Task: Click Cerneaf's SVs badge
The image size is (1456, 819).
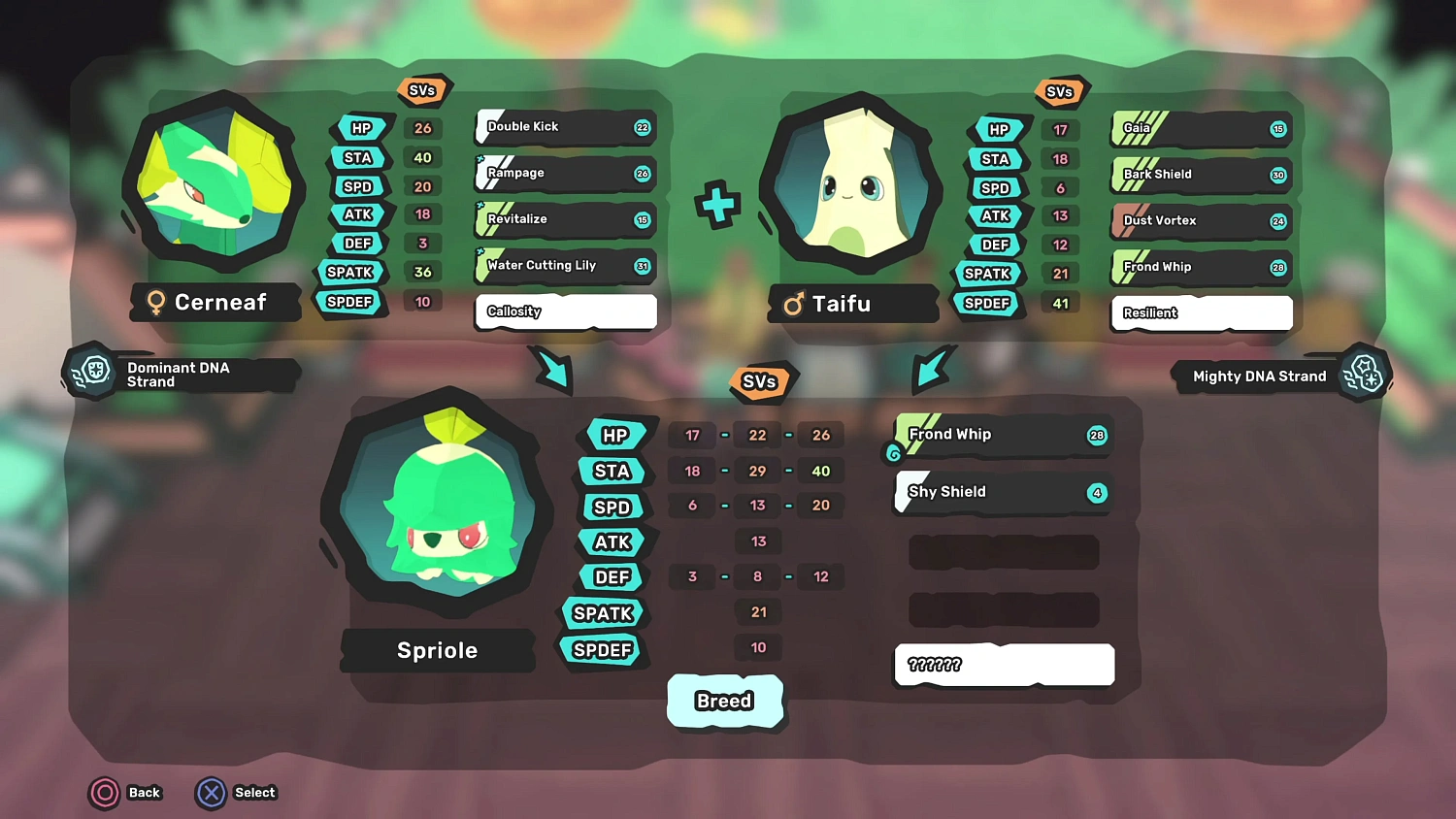Action: 423,89
